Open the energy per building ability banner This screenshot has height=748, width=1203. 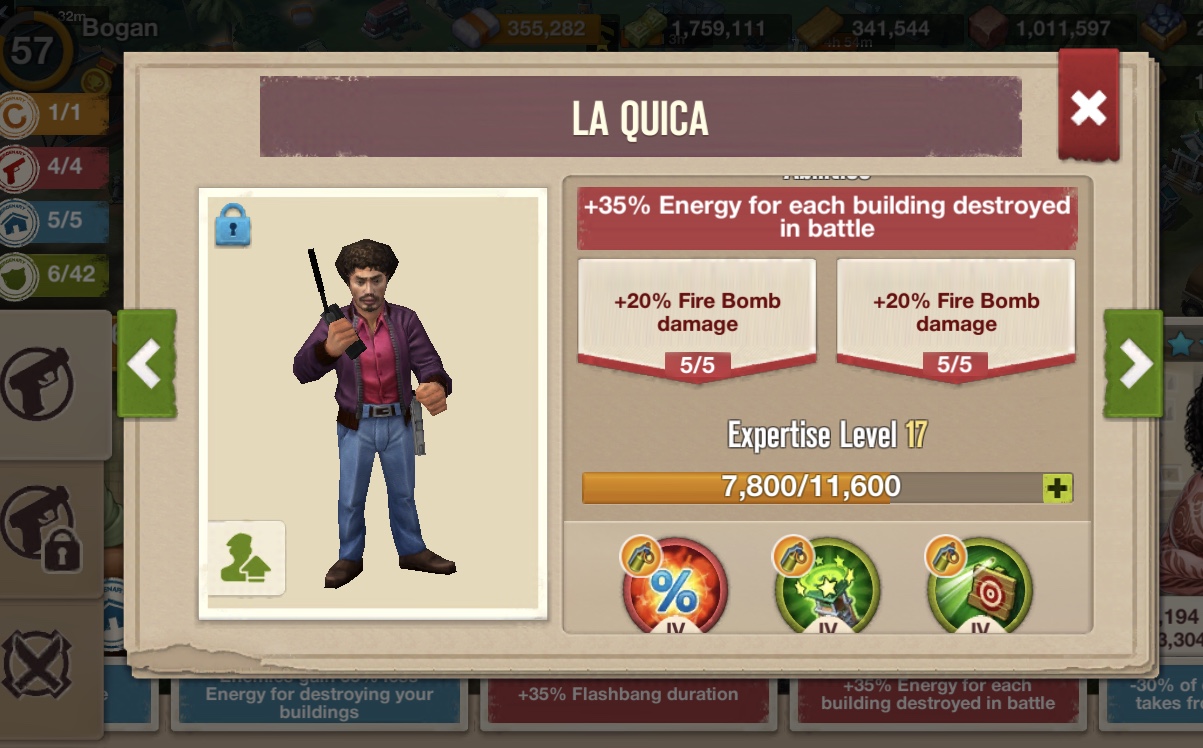pos(827,217)
